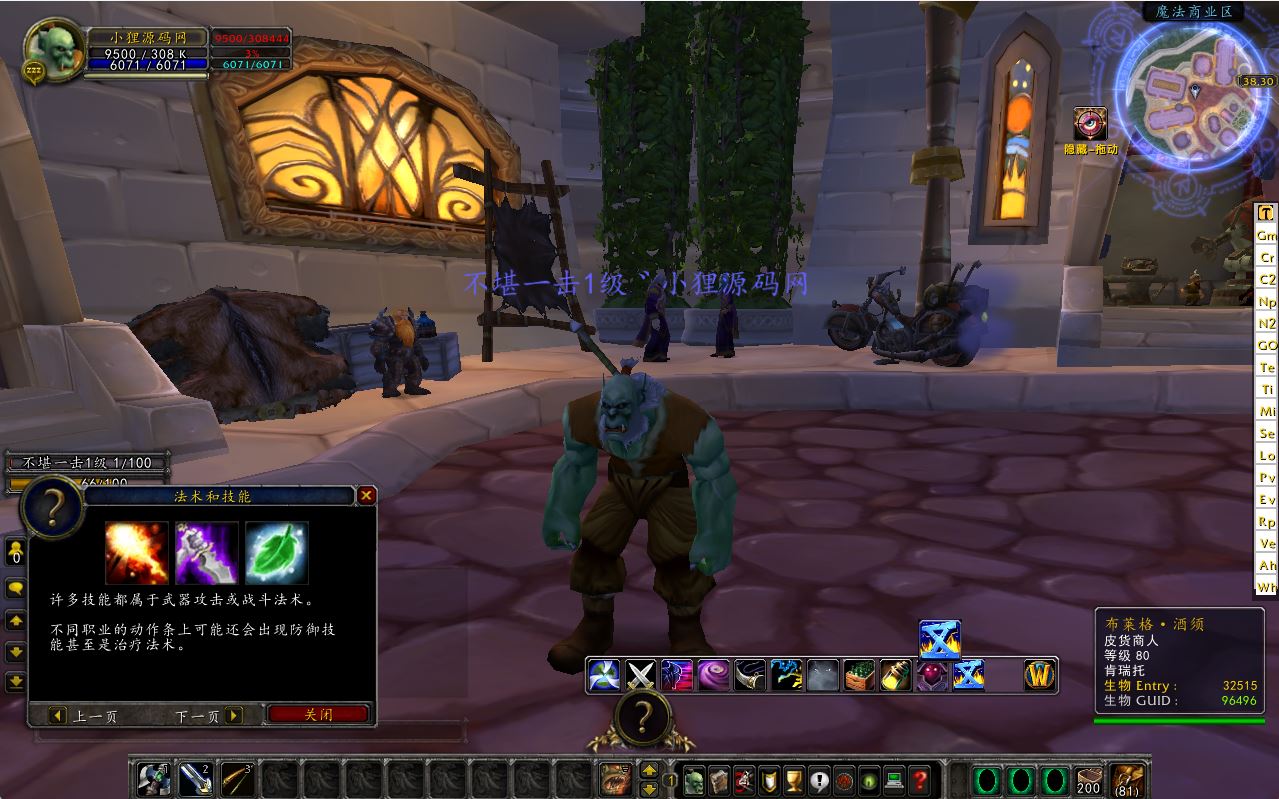Open the backpack bag slot
Viewport: 1279px width, 799px height.
[1129, 779]
